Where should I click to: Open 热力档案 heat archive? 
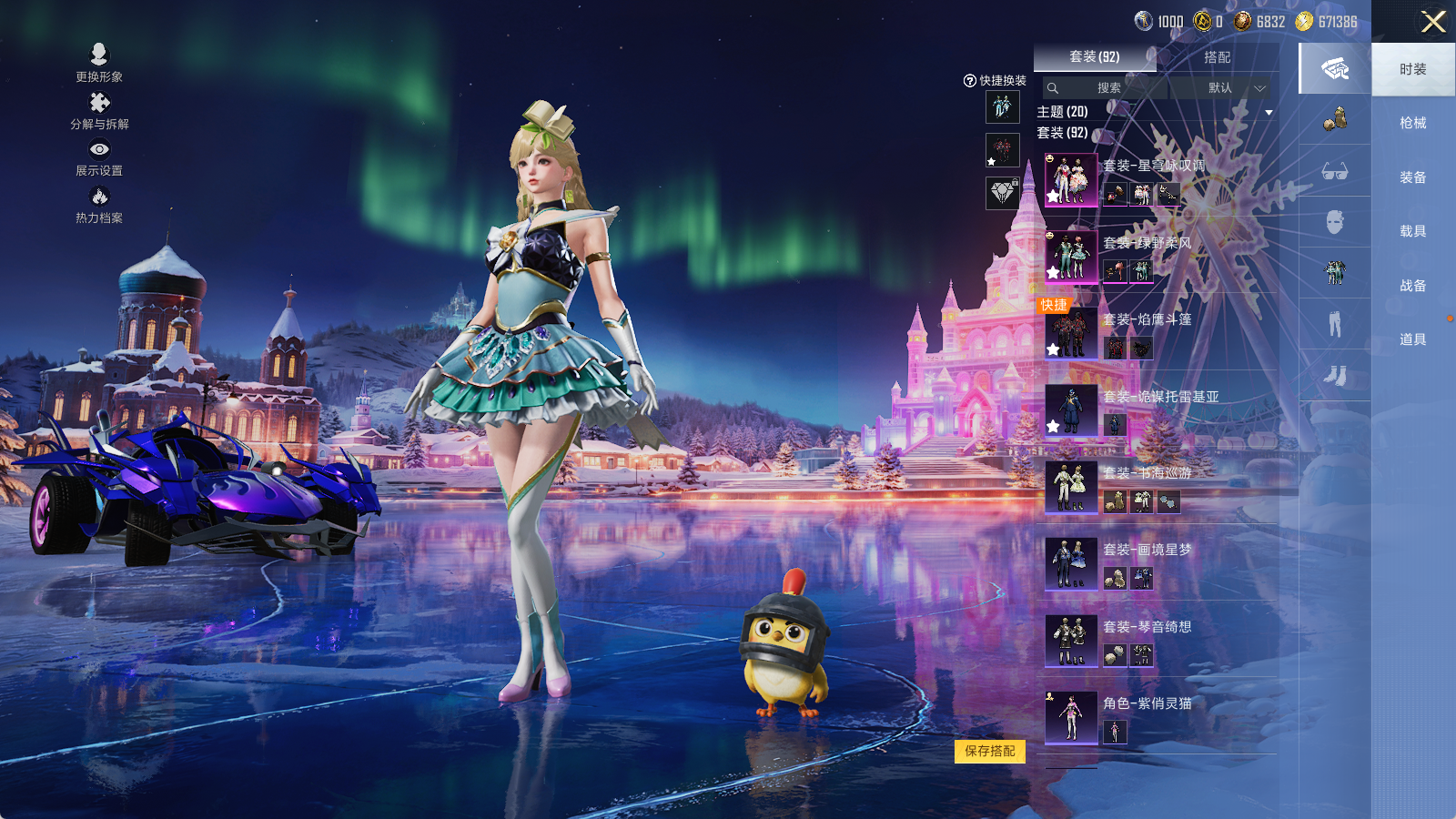point(99,204)
